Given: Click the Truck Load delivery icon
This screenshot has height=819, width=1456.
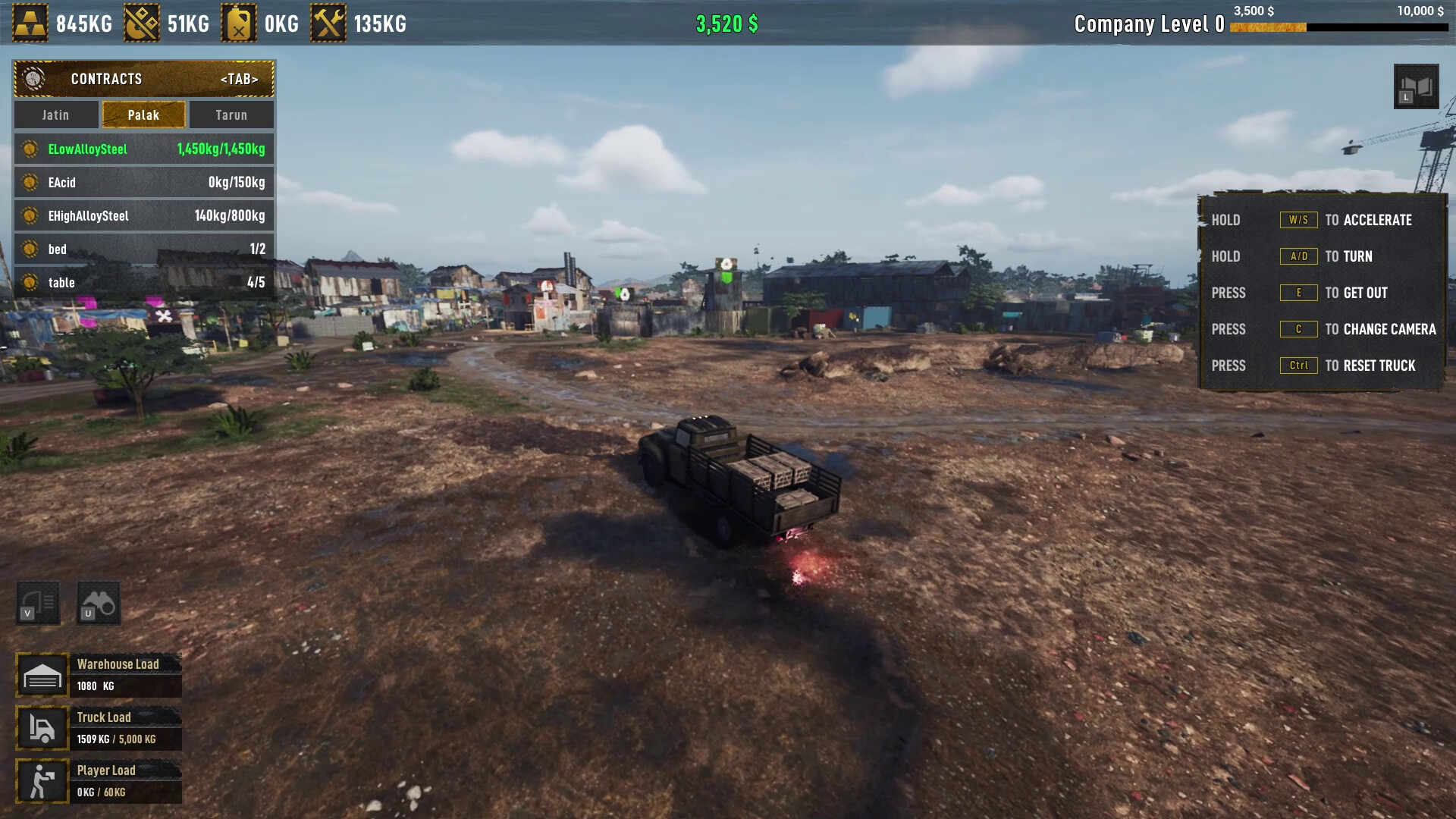Looking at the screenshot, I should pos(42,726).
